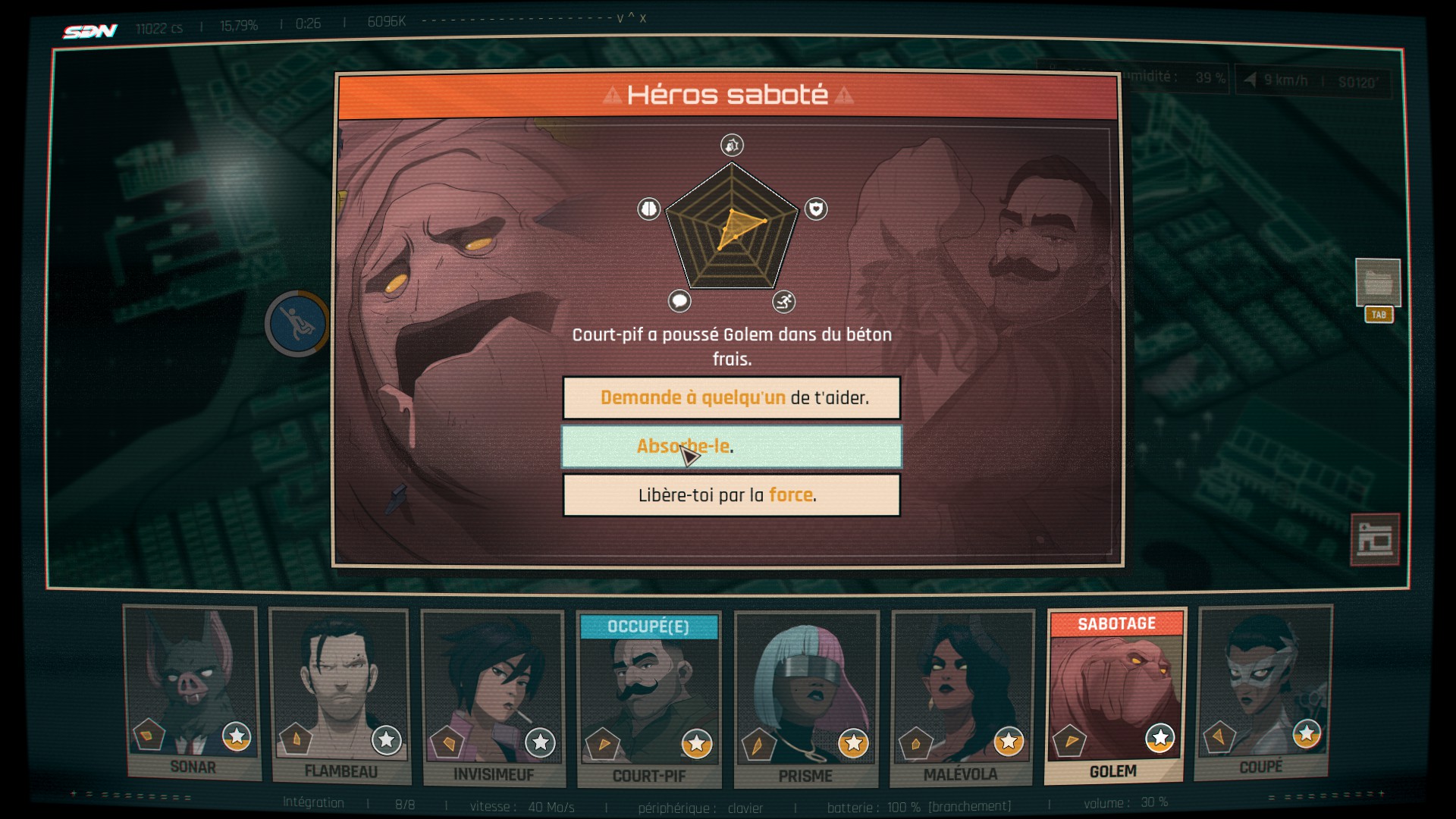Select Invisimeuf hero card
Viewport: 1456px width, 819px height.
(x=493, y=698)
